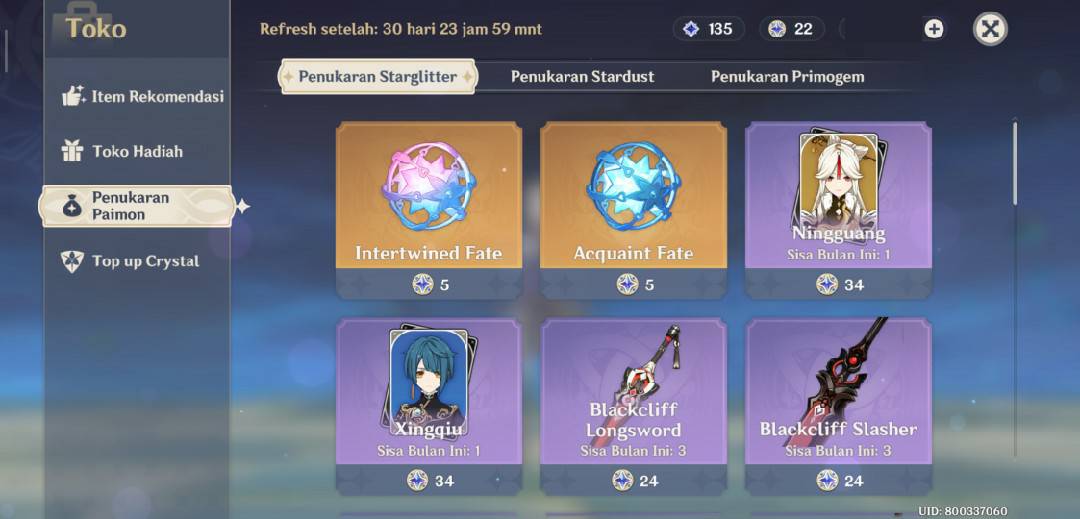Choose the Ningguang character card
Screen dimensions: 1080x519
click(x=838, y=208)
